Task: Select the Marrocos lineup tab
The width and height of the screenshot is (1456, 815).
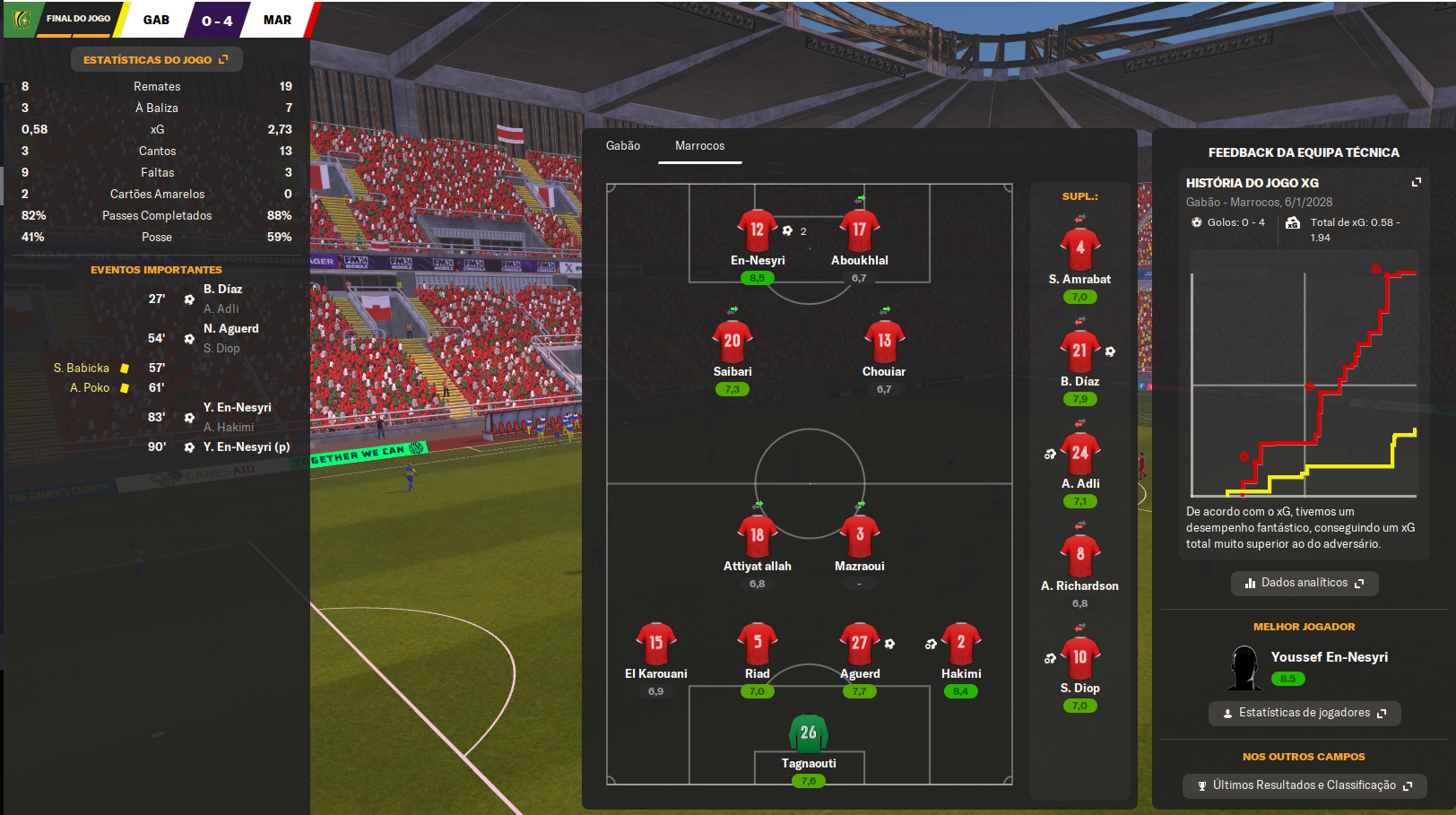Action: click(x=699, y=146)
